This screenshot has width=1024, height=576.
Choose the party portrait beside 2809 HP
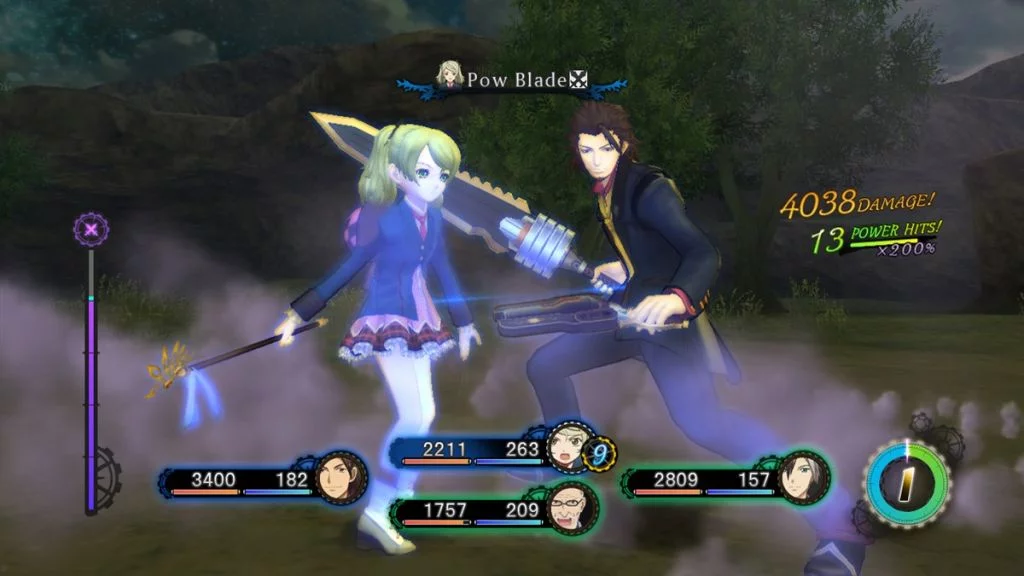(803, 477)
